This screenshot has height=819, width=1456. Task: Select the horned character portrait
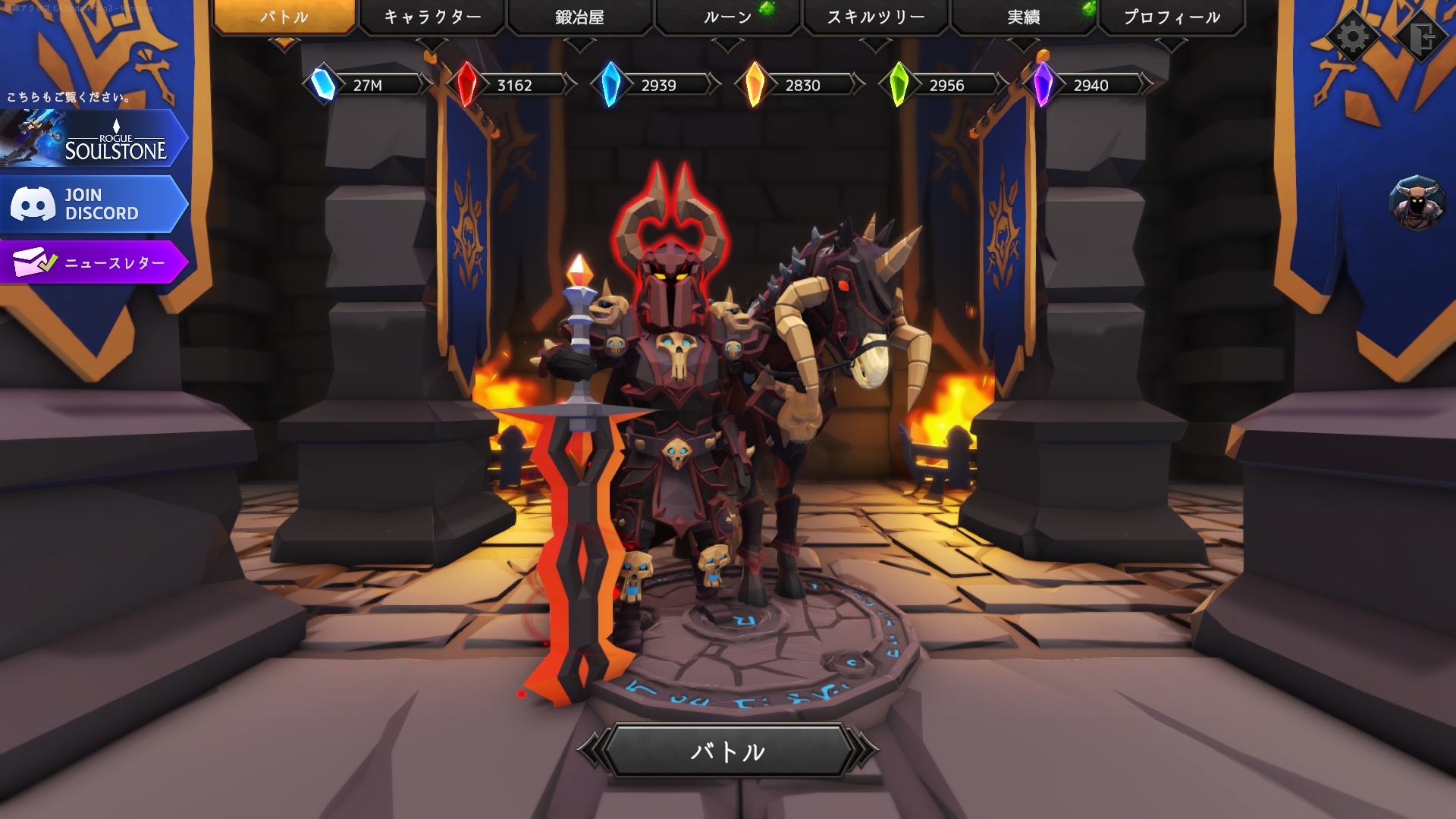1417,203
